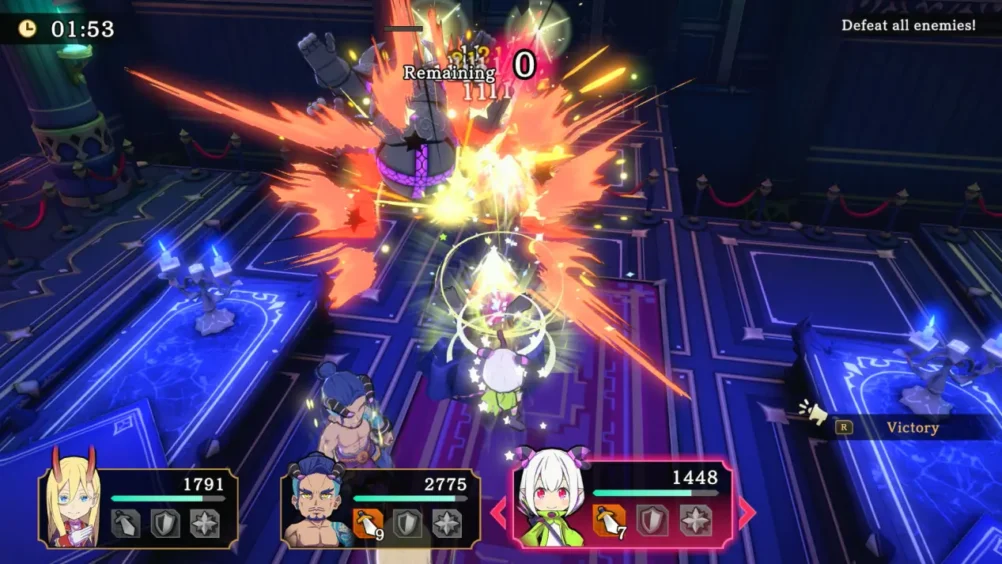
Task: Click the shield icon in the white-haired girl's panel
Action: (651, 520)
